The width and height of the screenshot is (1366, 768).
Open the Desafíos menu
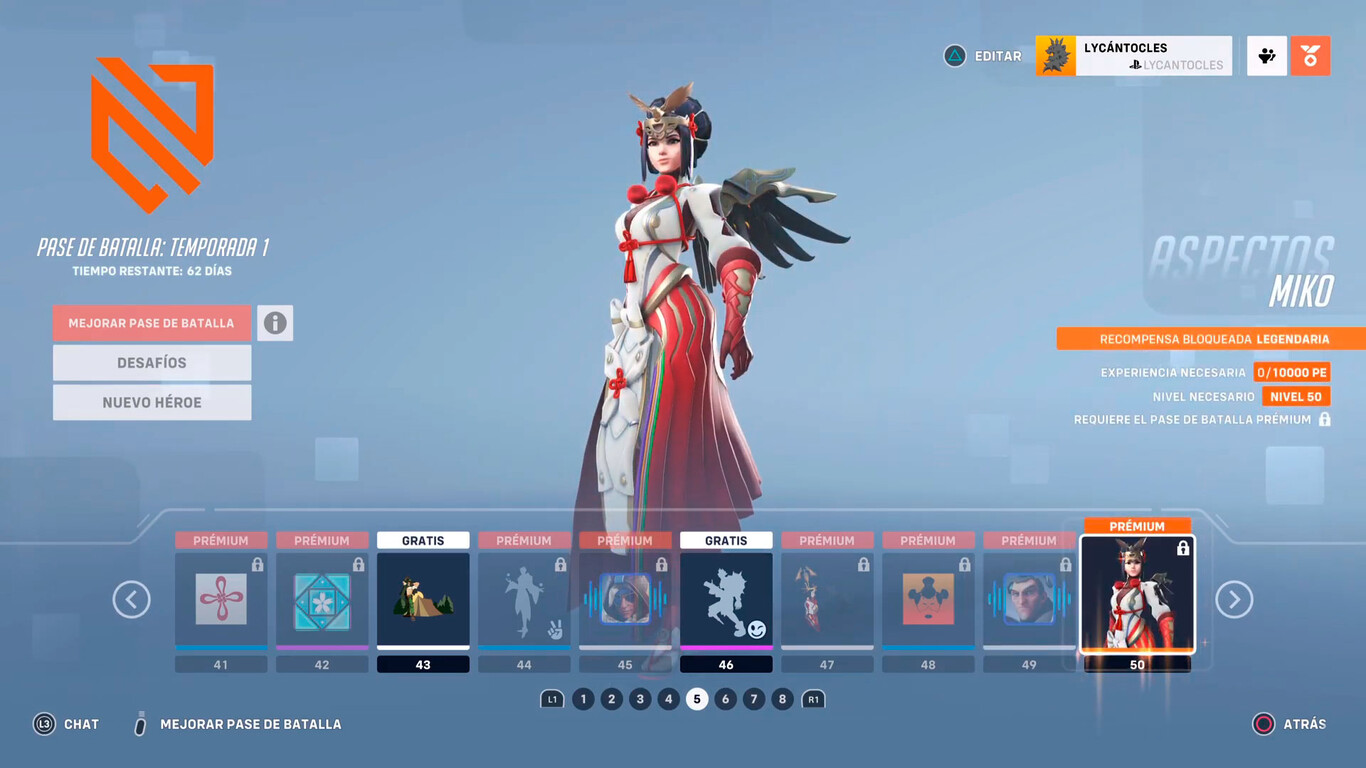(x=151, y=363)
